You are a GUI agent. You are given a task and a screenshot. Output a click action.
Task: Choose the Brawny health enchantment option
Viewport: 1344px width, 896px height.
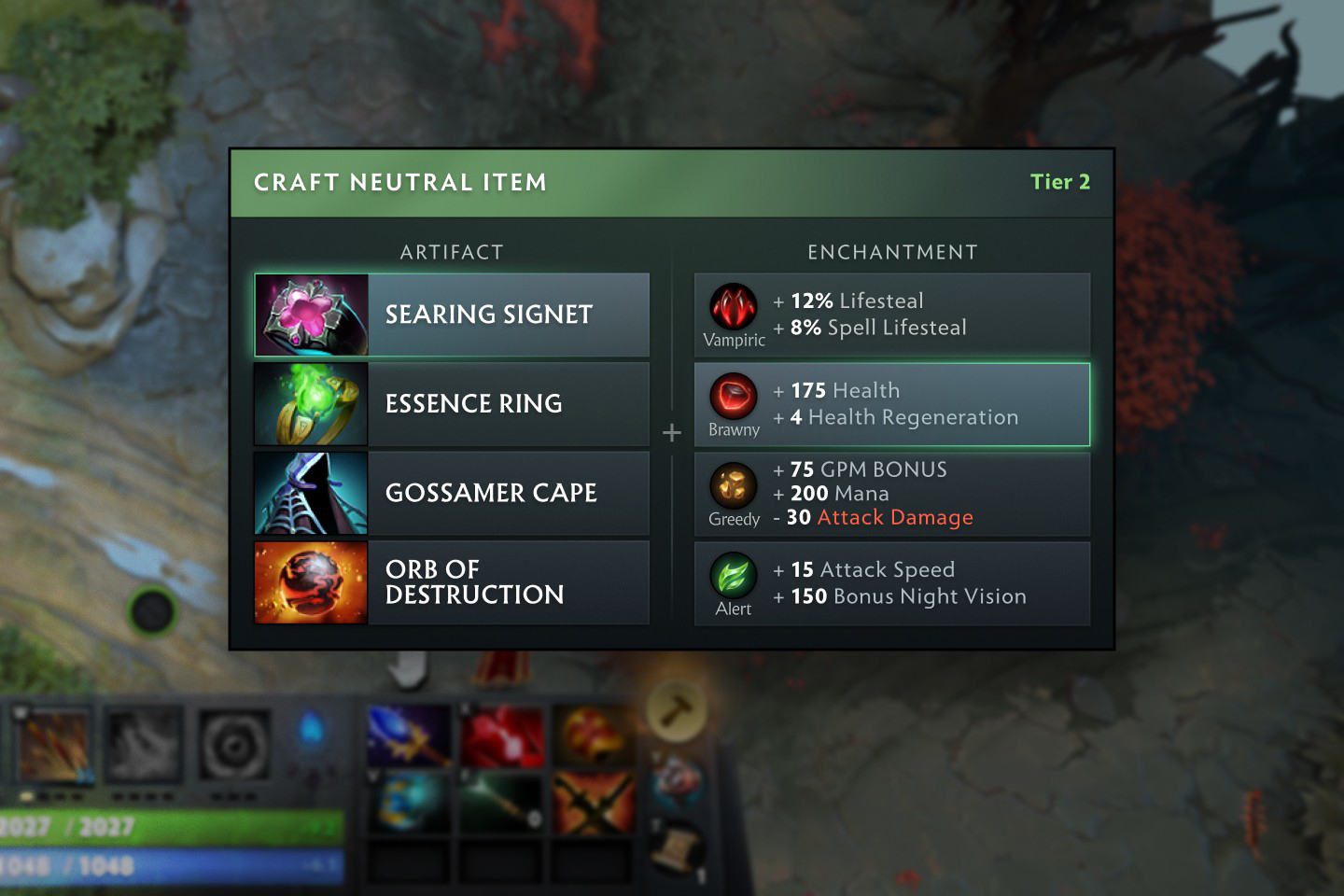[891, 403]
